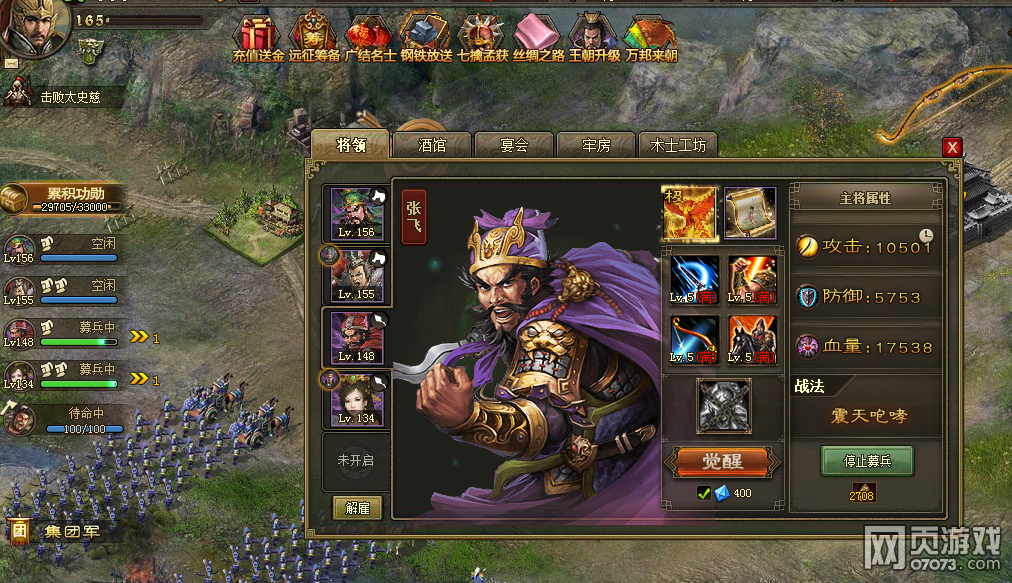This screenshot has width=1012, height=583.
Task: Close the general panel with red X
Action: (952, 147)
